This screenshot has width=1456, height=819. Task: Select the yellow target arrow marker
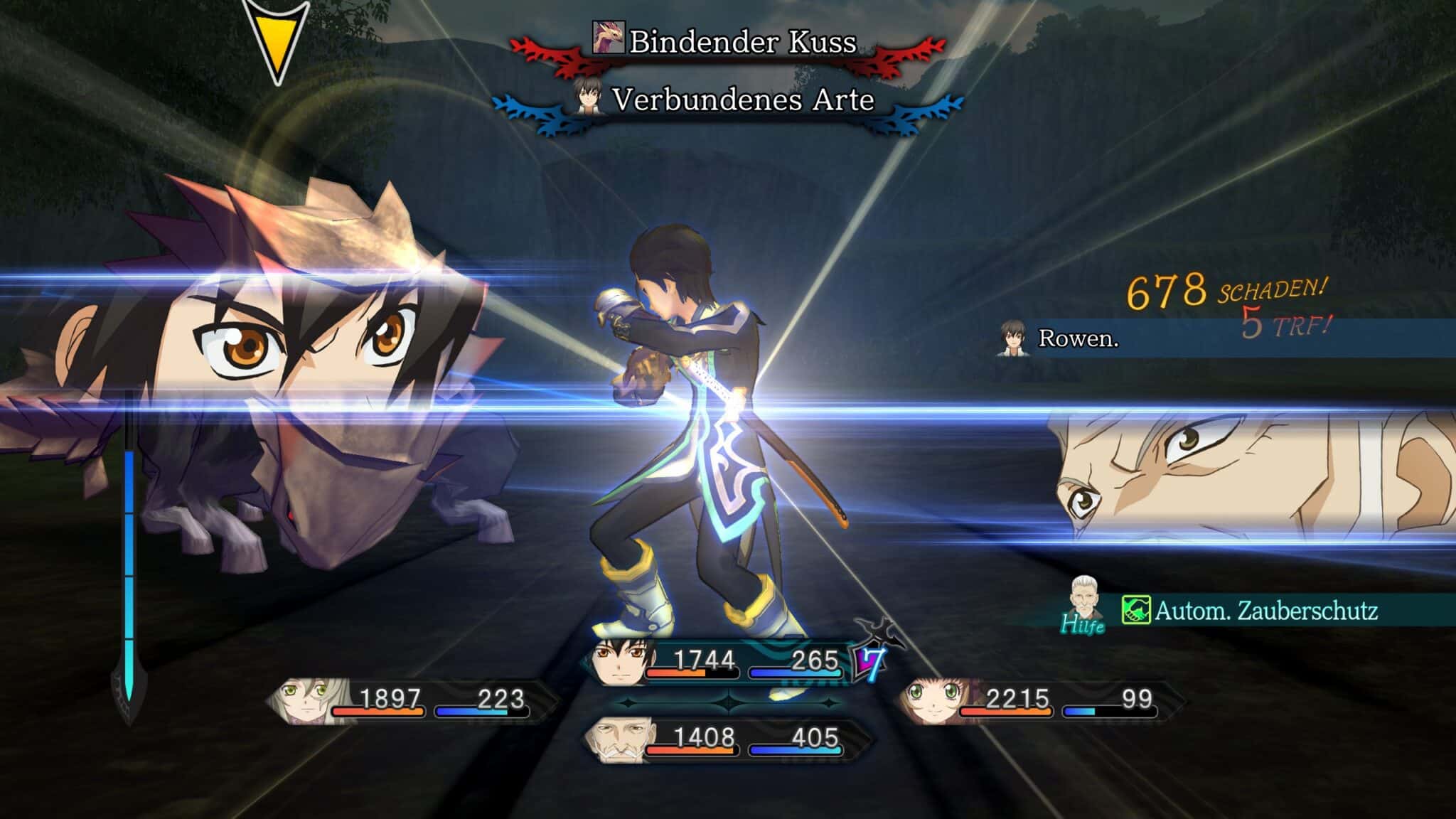point(277,43)
